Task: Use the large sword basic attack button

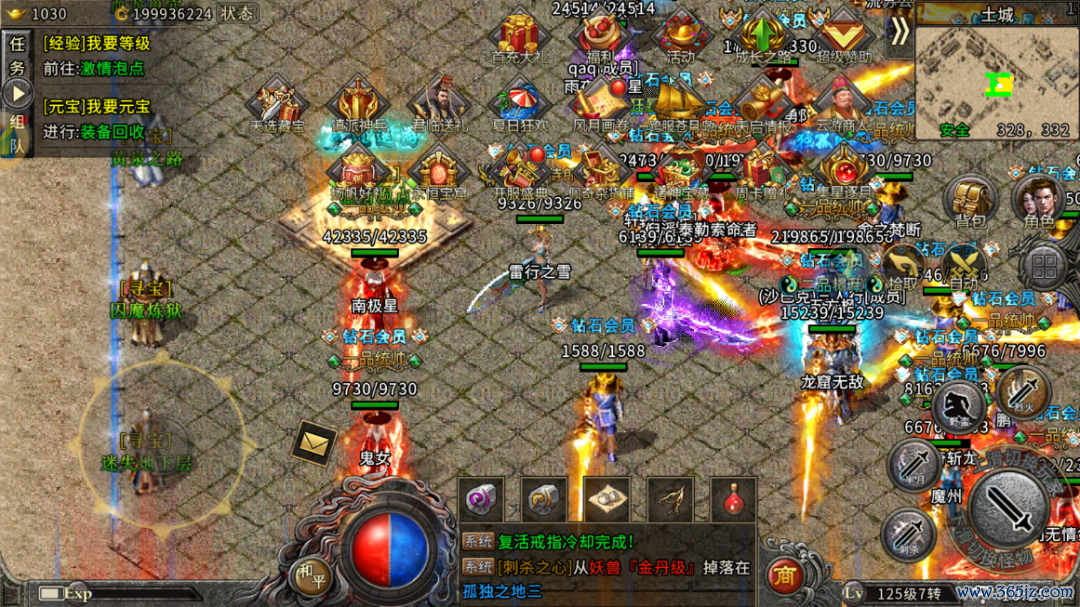Action: [x=1009, y=506]
